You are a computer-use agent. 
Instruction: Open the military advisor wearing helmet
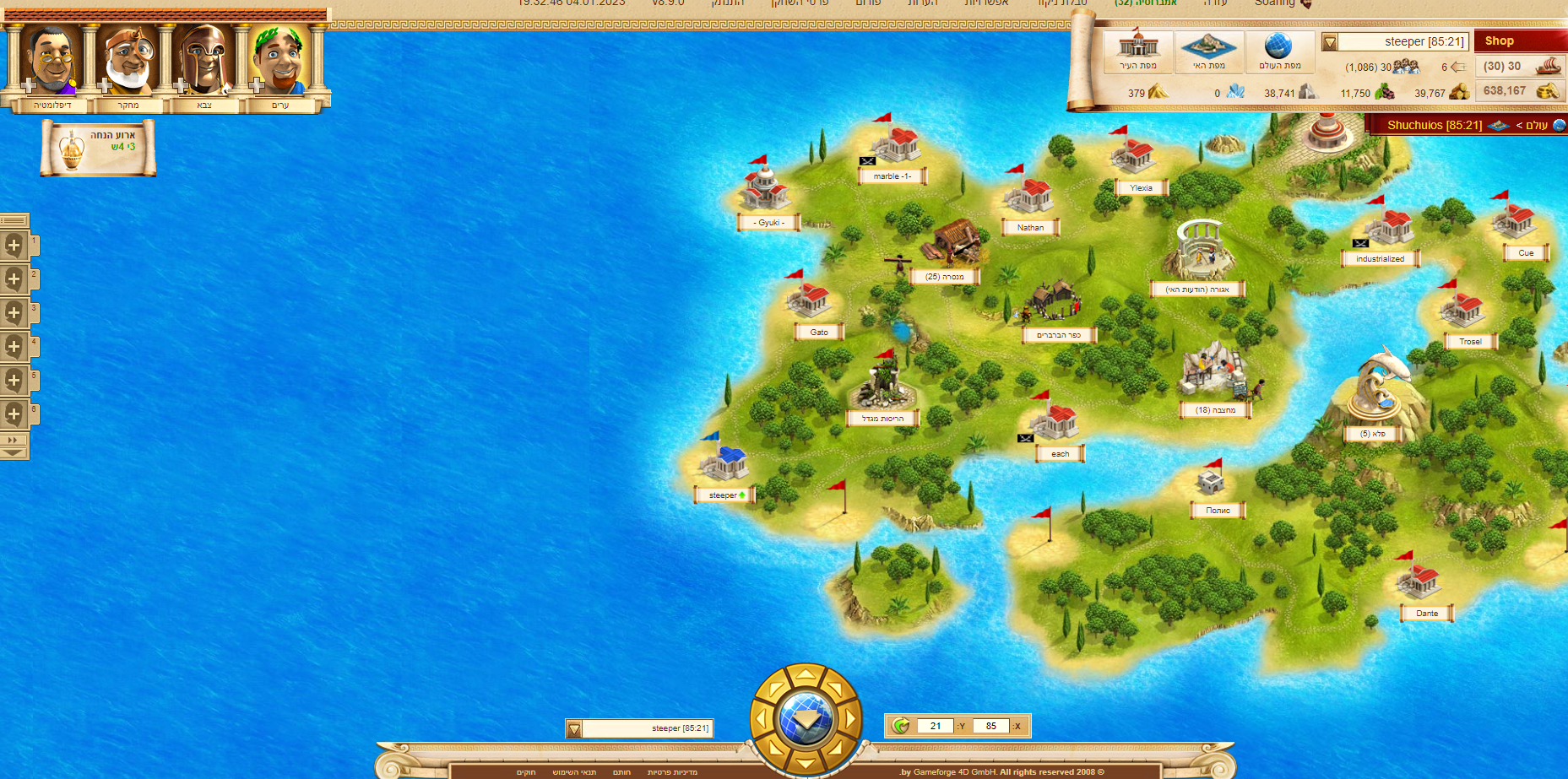coord(203,61)
